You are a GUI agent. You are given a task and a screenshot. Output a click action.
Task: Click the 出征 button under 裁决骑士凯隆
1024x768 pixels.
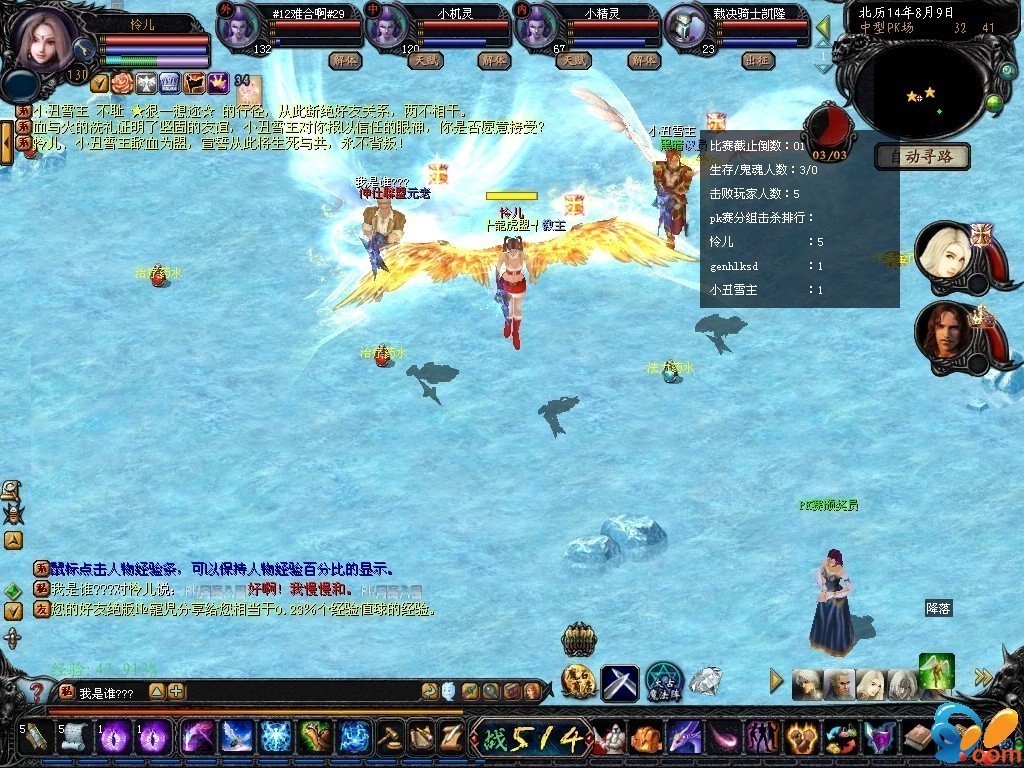click(x=757, y=60)
